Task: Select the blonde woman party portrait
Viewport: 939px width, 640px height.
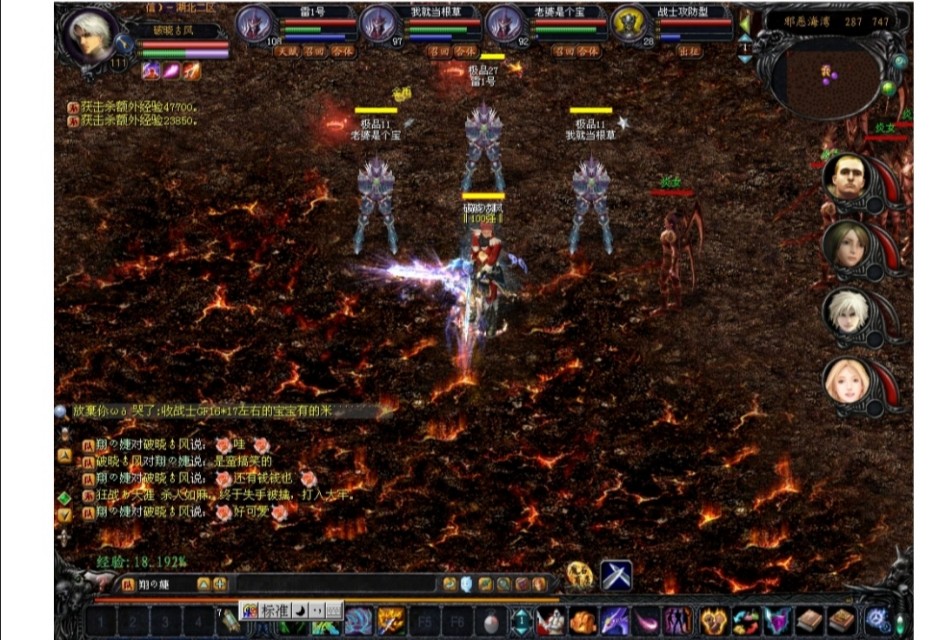Action: pyautogui.click(x=847, y=381)
